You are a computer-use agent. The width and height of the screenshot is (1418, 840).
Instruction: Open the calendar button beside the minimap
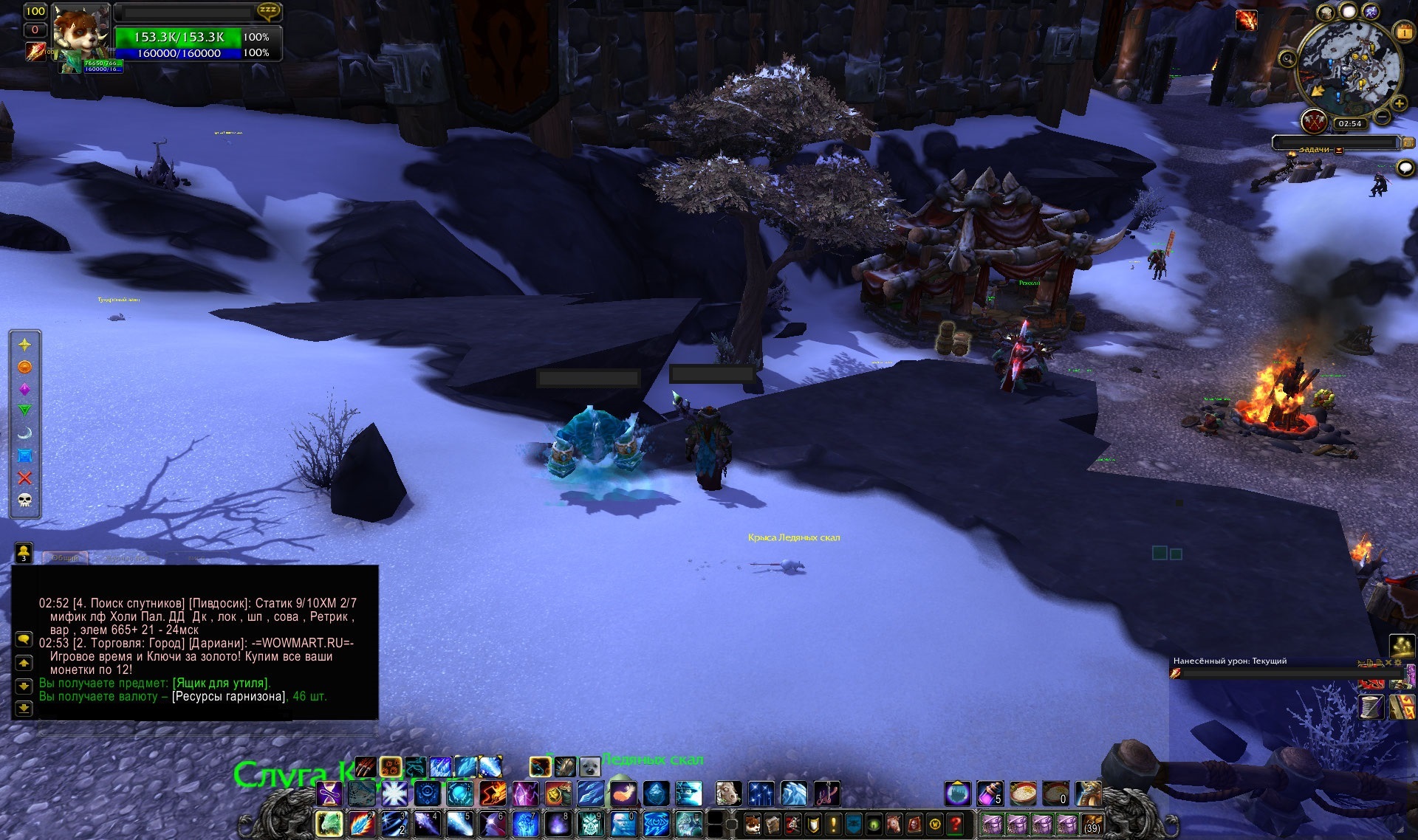1404,32
